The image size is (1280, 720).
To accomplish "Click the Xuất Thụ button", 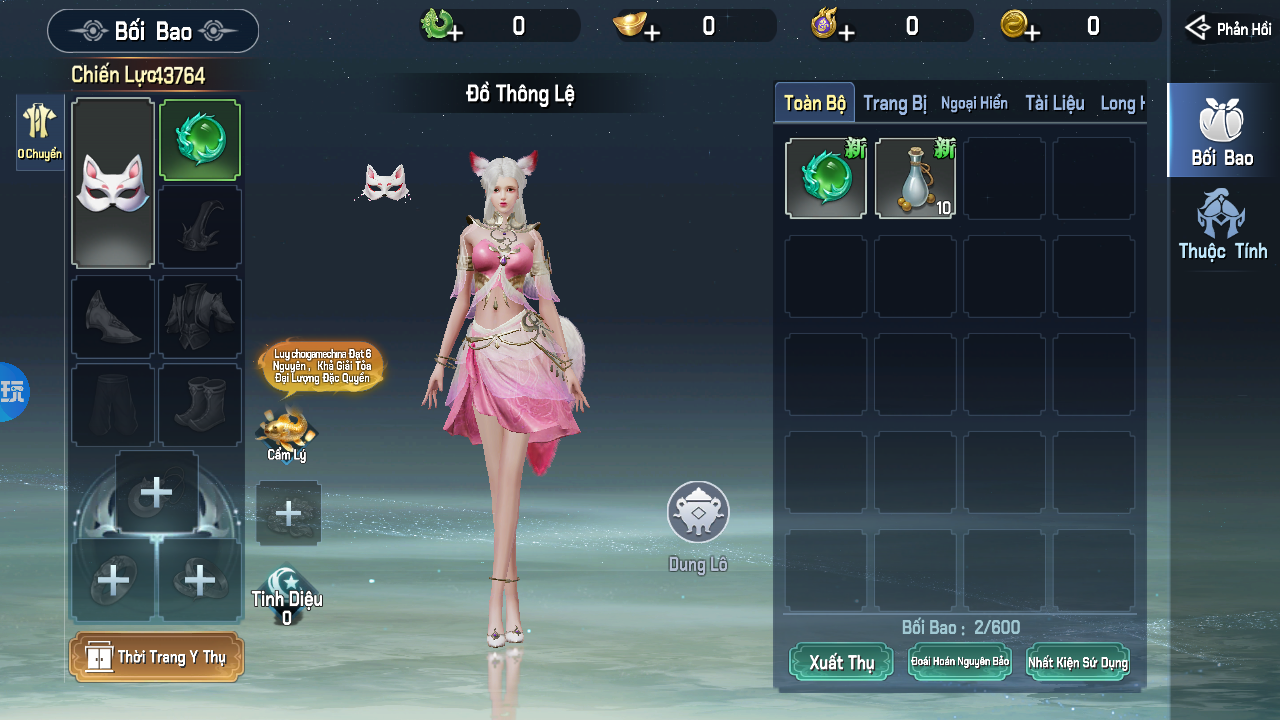I will 841,662.
